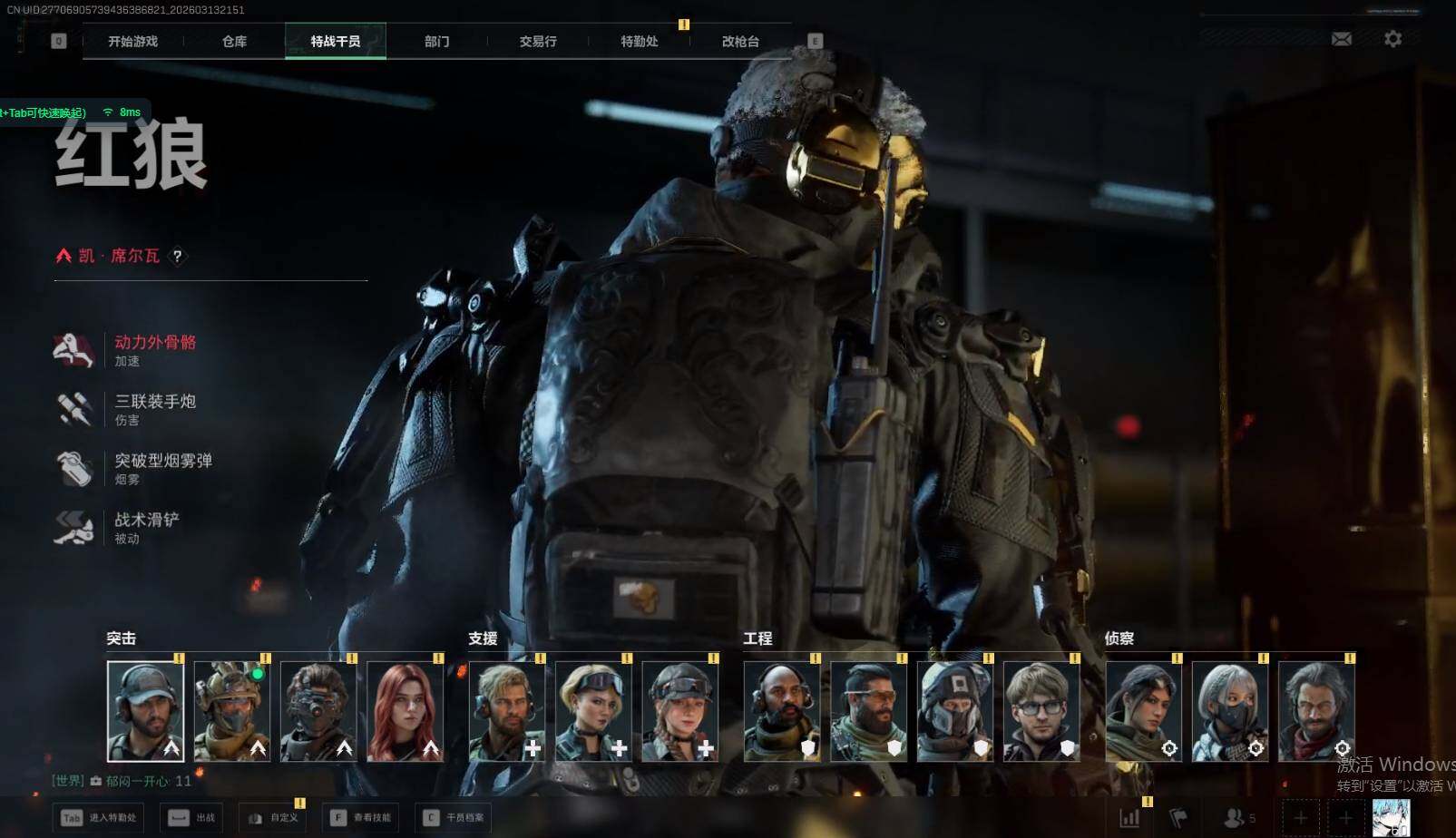Open the mail envelope icon

click(1341, 39)
